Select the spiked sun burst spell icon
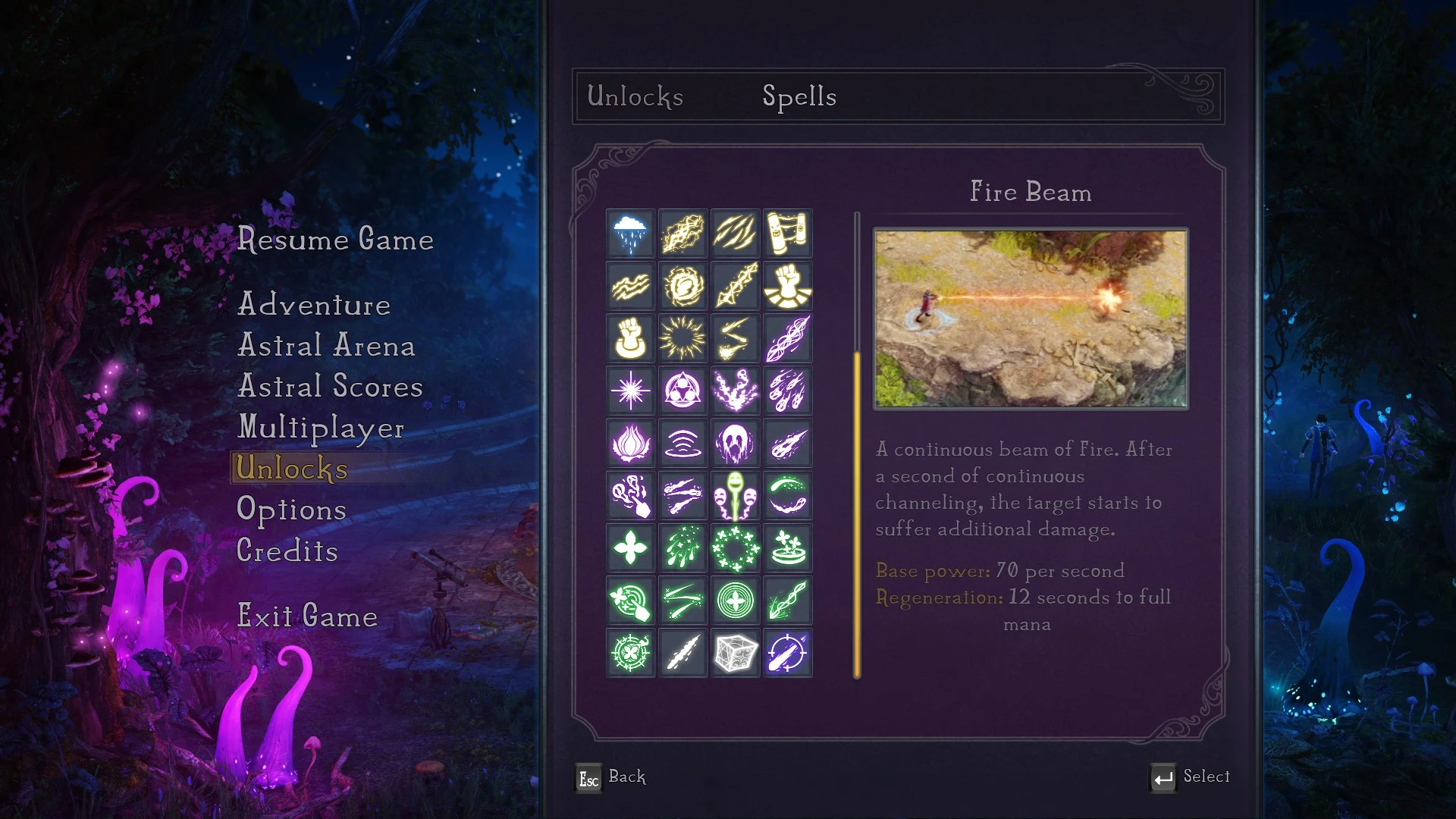 point(682,338)
